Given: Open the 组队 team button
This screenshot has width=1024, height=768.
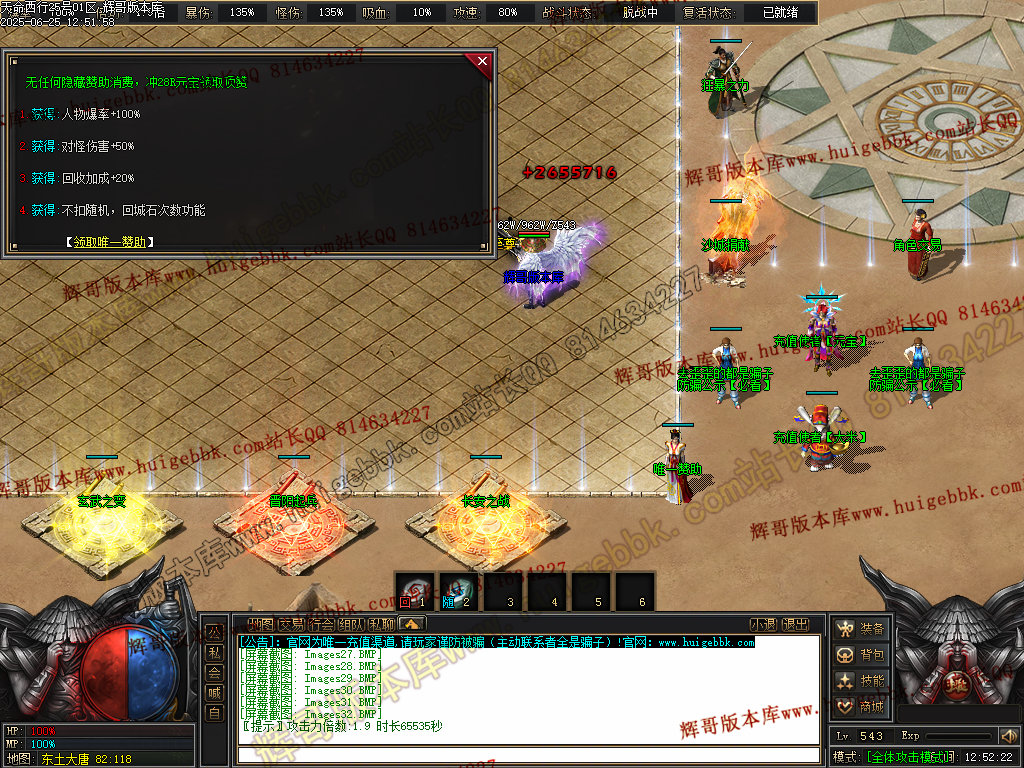Looking at the screenshot, I should [351, 625].
